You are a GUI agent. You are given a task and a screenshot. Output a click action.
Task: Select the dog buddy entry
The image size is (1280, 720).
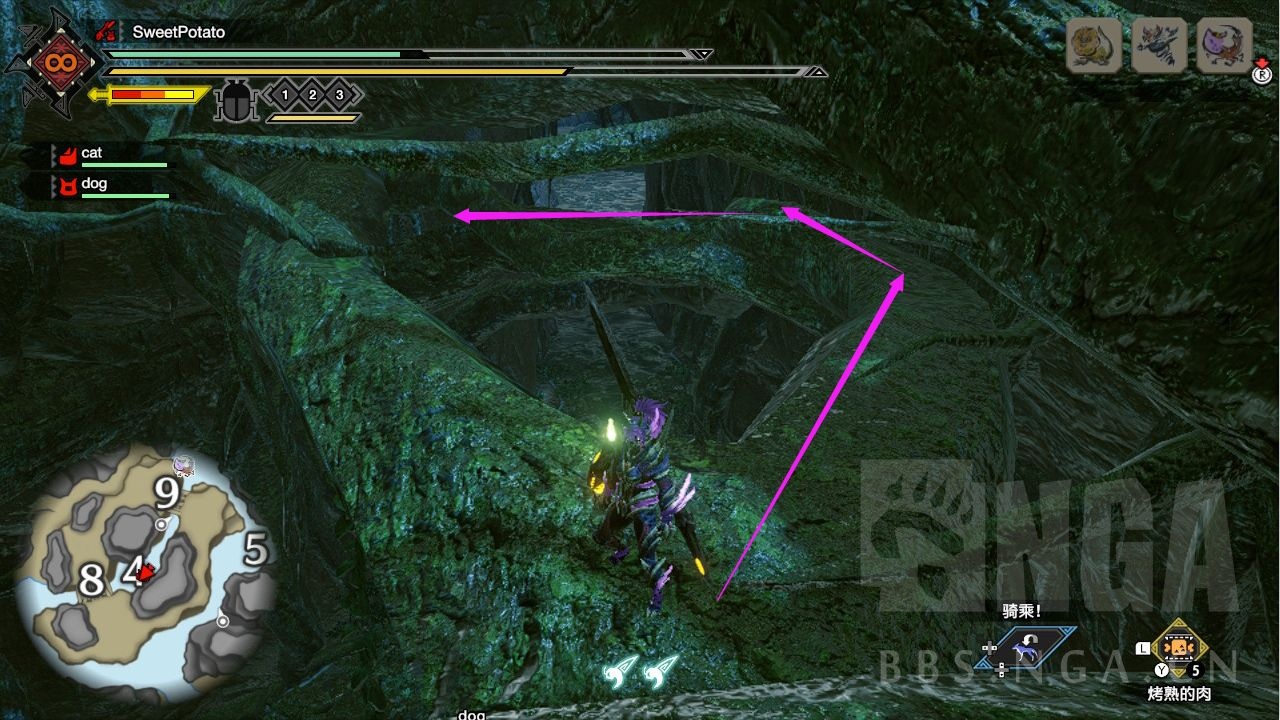click(94, 184)
